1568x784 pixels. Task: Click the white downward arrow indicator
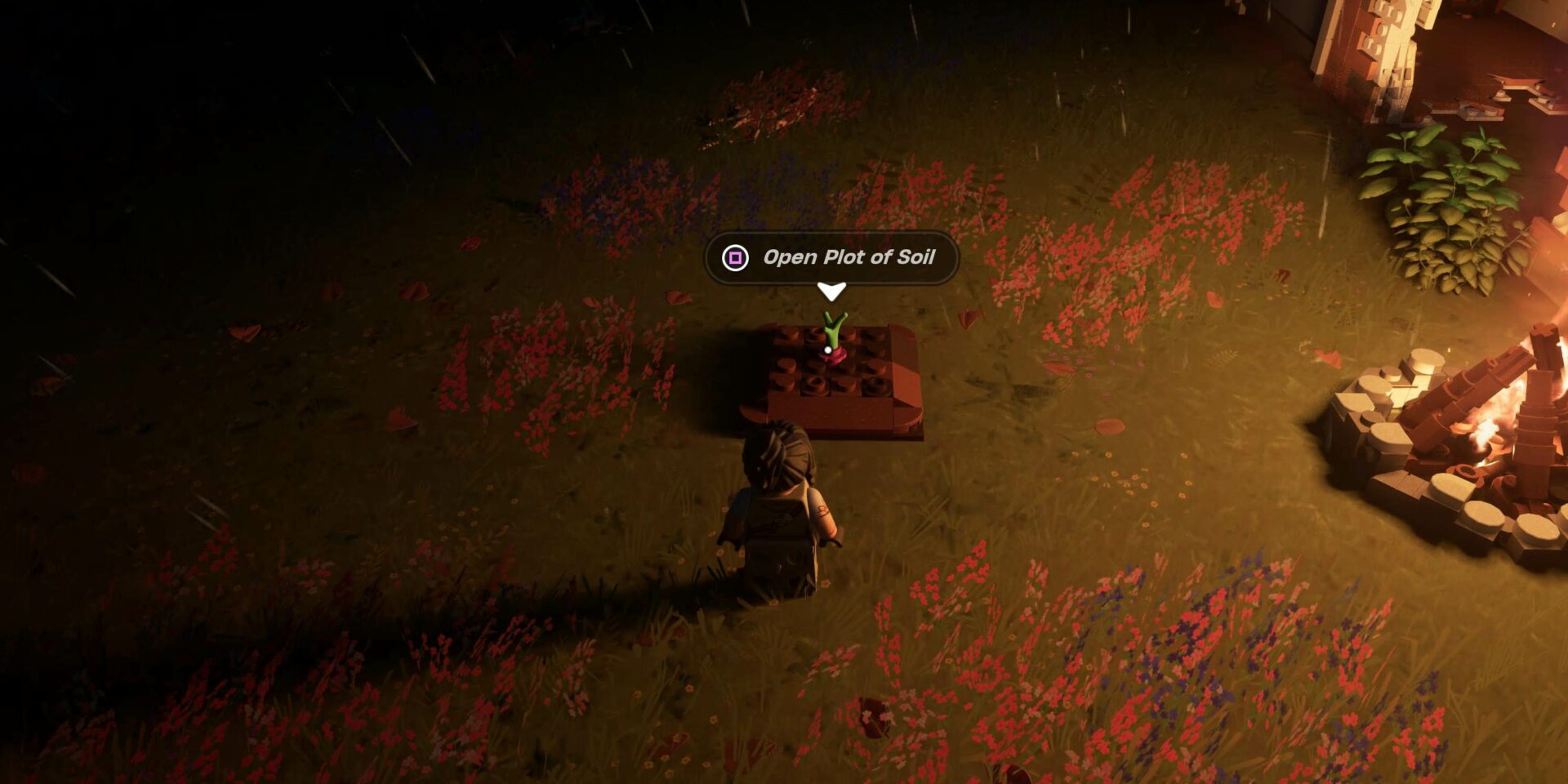[832, 290]
